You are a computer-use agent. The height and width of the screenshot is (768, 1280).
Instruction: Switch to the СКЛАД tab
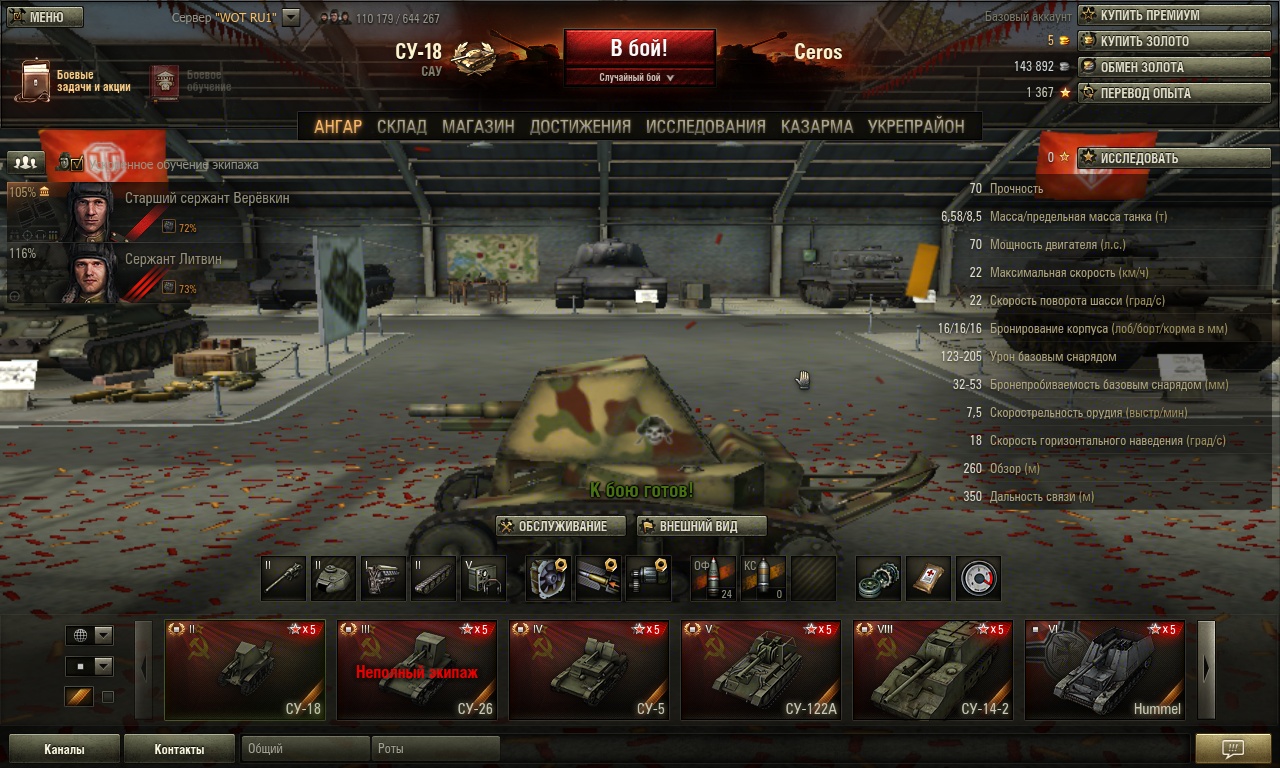click(401, 126)
